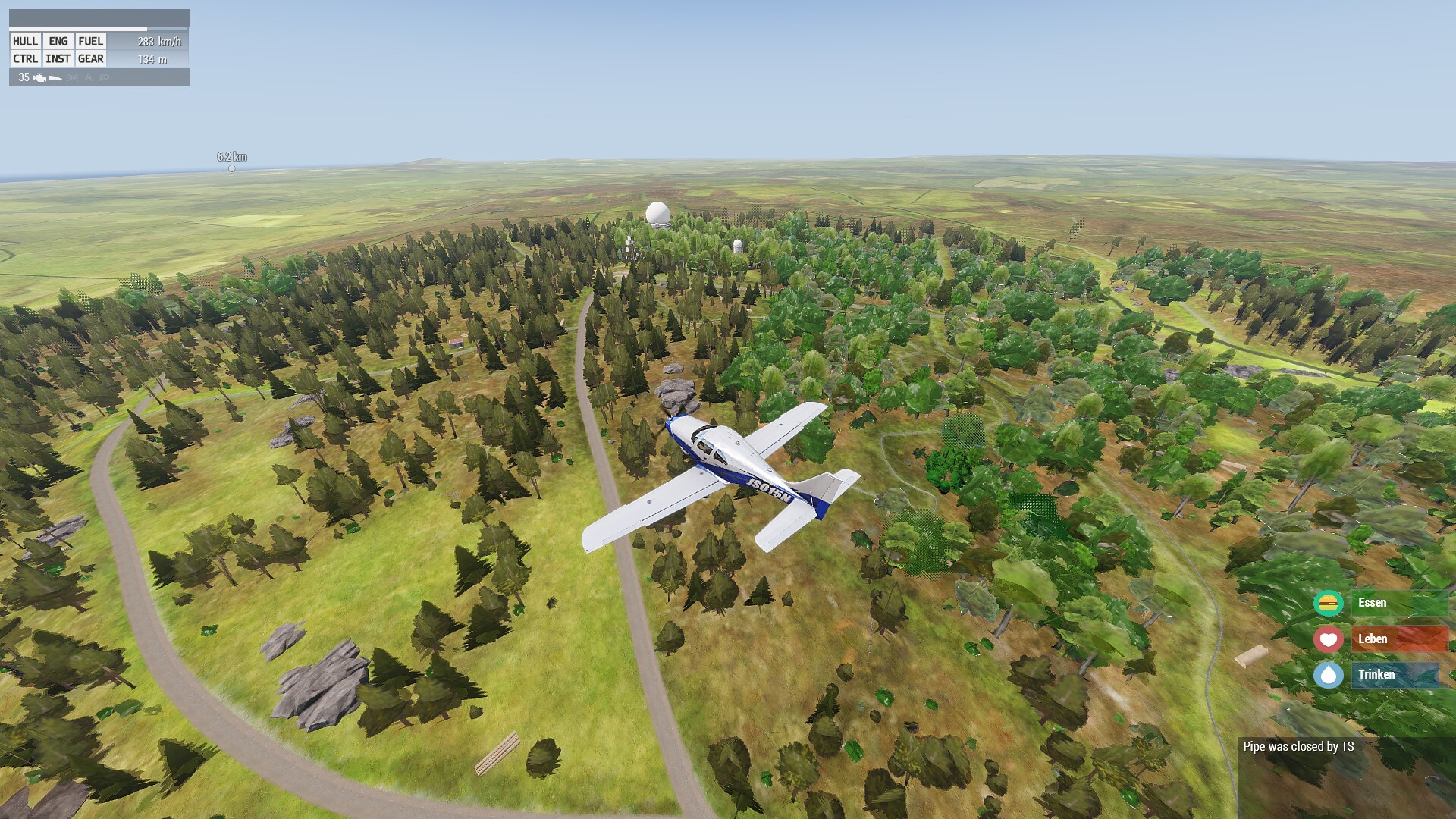Select the heart icon beside Leben
Screen dimensions: 1456x819
(x=1328, y=639)
